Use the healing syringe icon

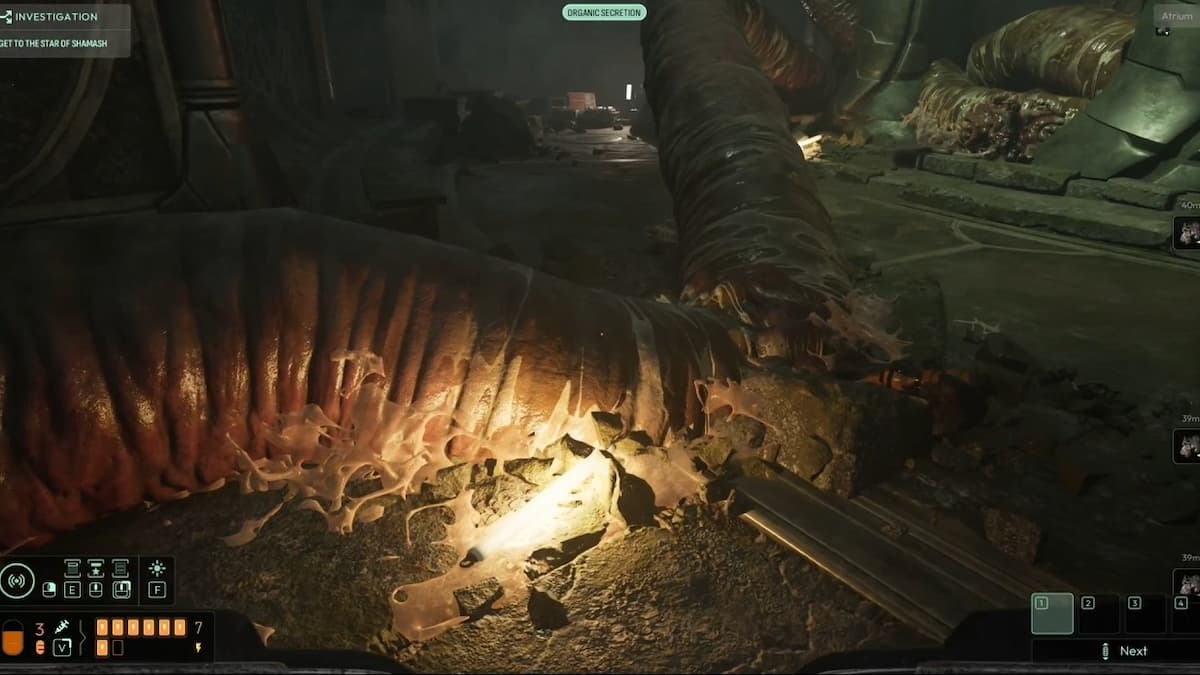(x=61, y=627)
